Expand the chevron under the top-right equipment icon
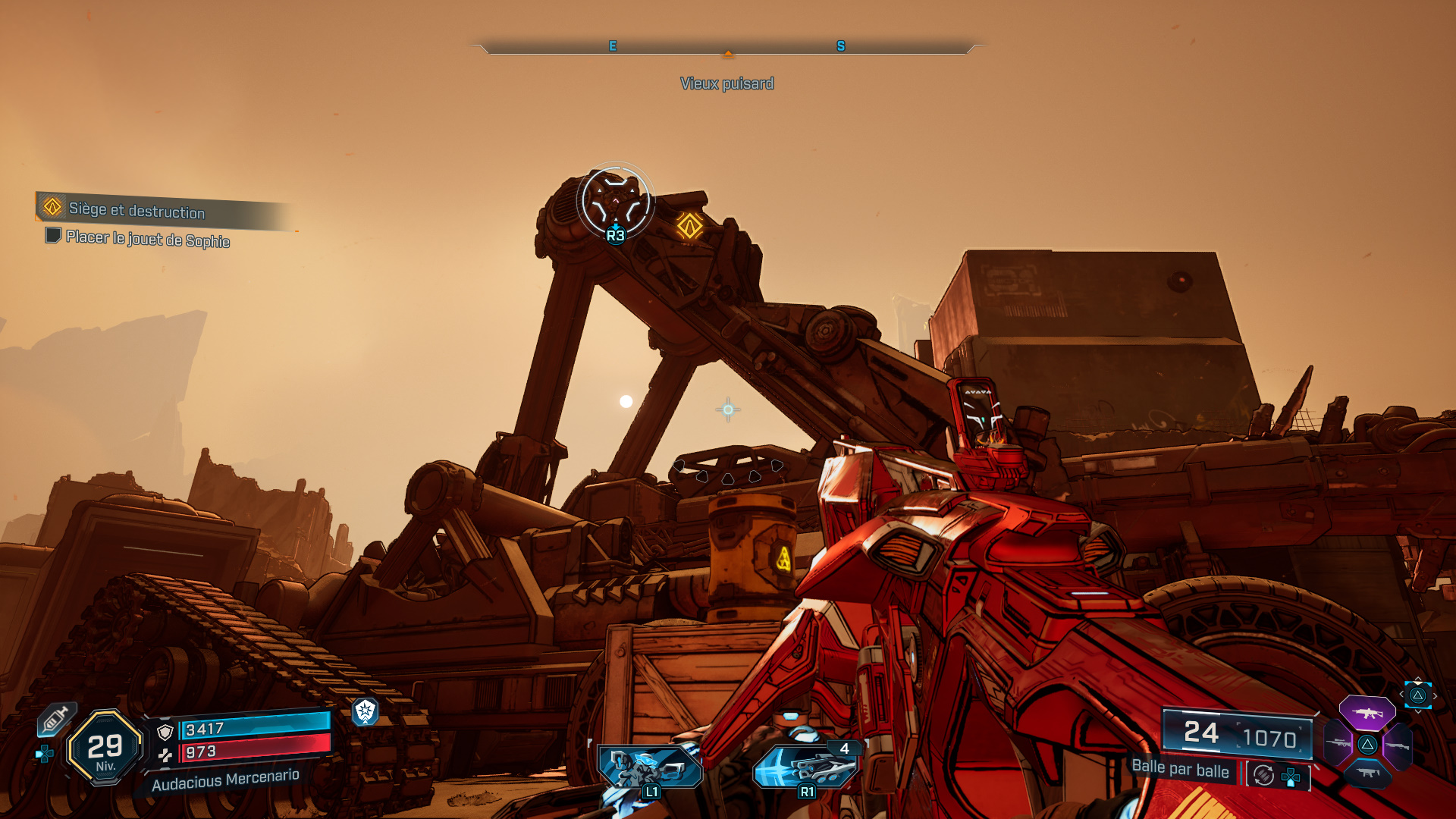1456x819 pixels. click(1418, 711)
